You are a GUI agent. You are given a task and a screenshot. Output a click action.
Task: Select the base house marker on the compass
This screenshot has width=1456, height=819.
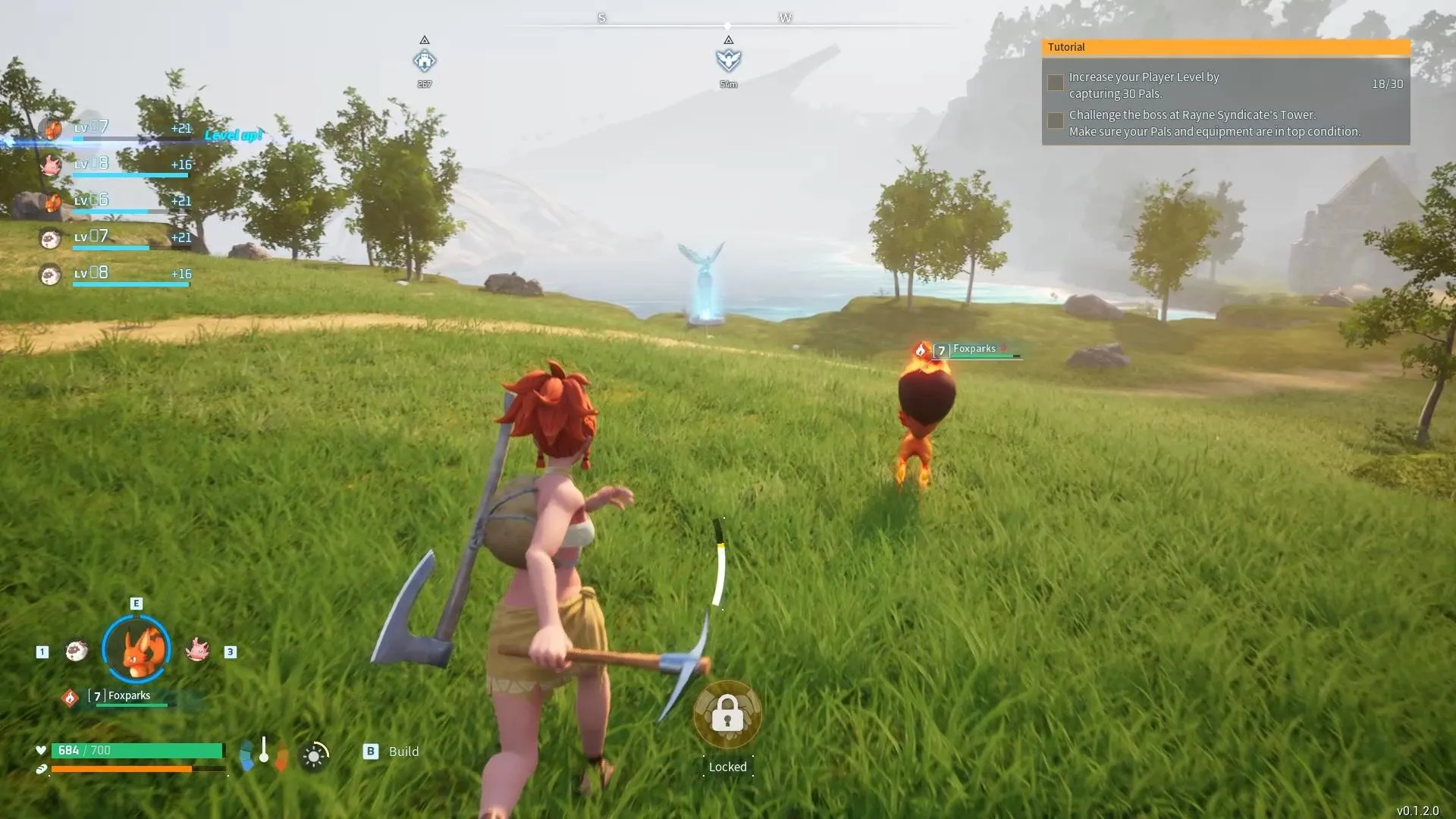pyautogui.click(x=425, y=61)
